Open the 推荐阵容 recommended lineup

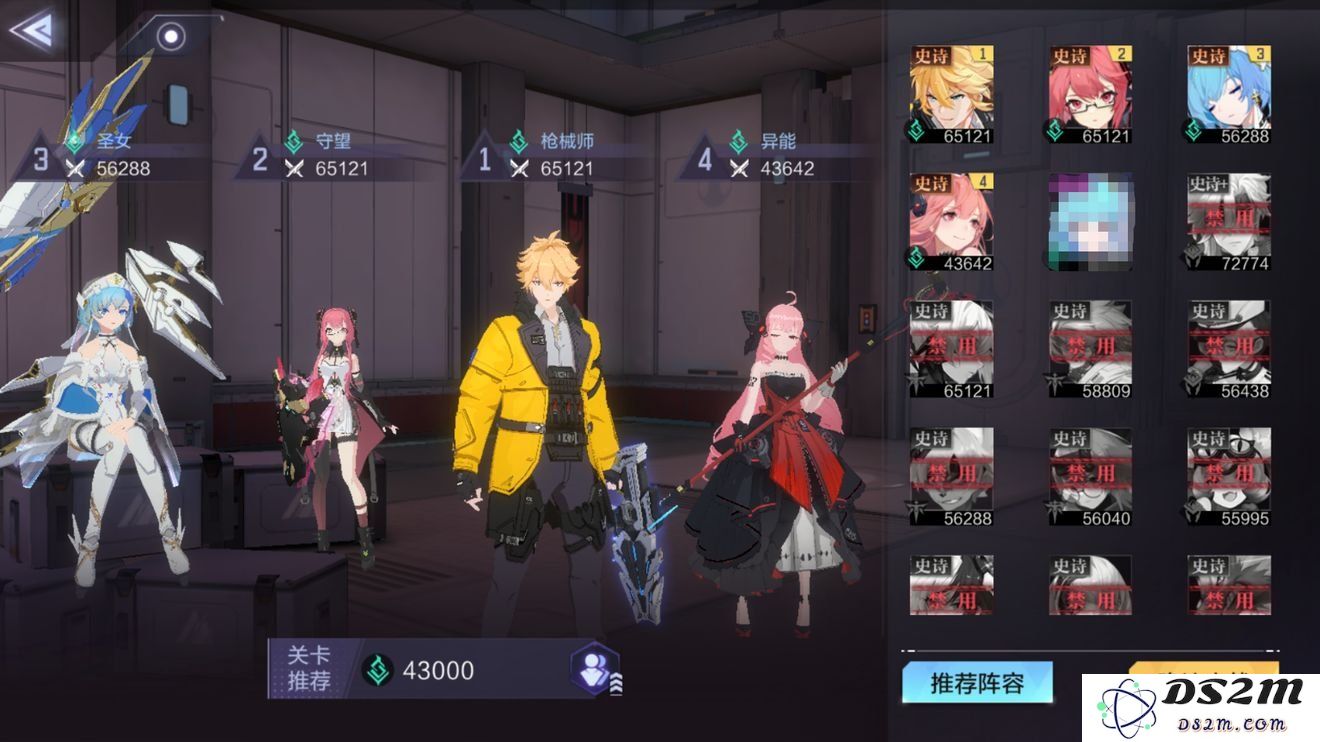point(977,684)
